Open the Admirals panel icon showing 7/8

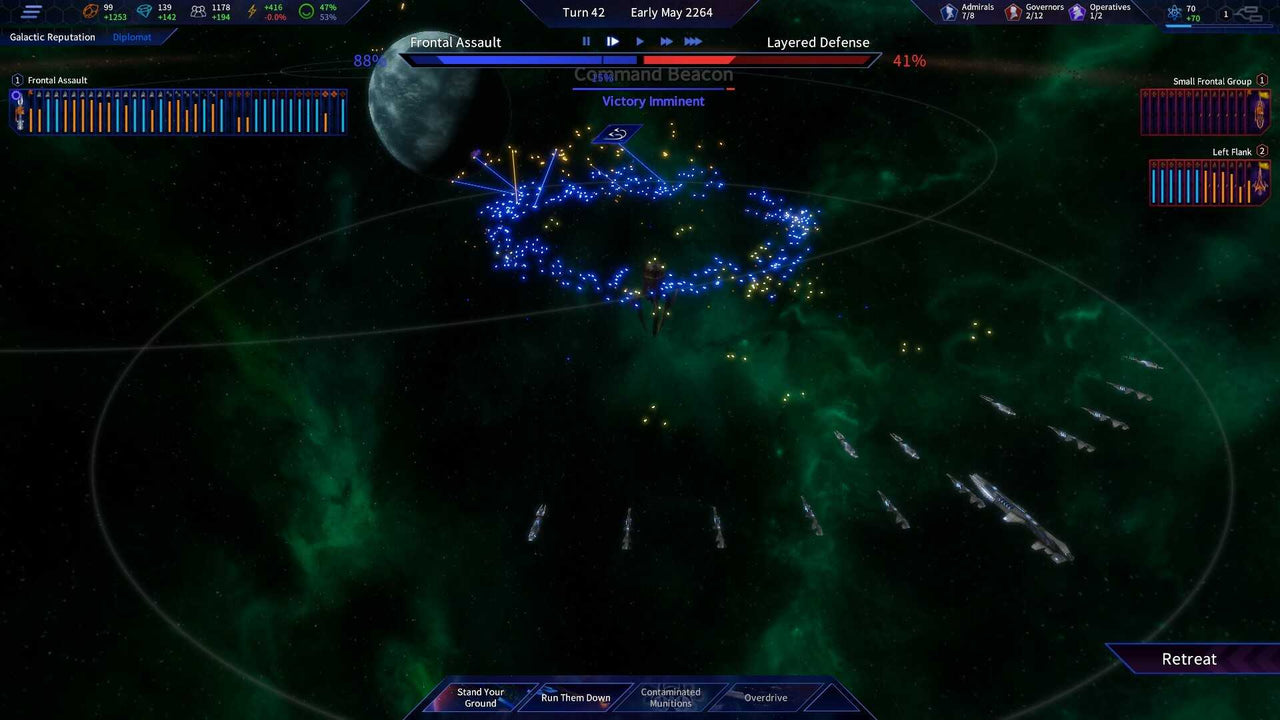(x=948, y=11)
